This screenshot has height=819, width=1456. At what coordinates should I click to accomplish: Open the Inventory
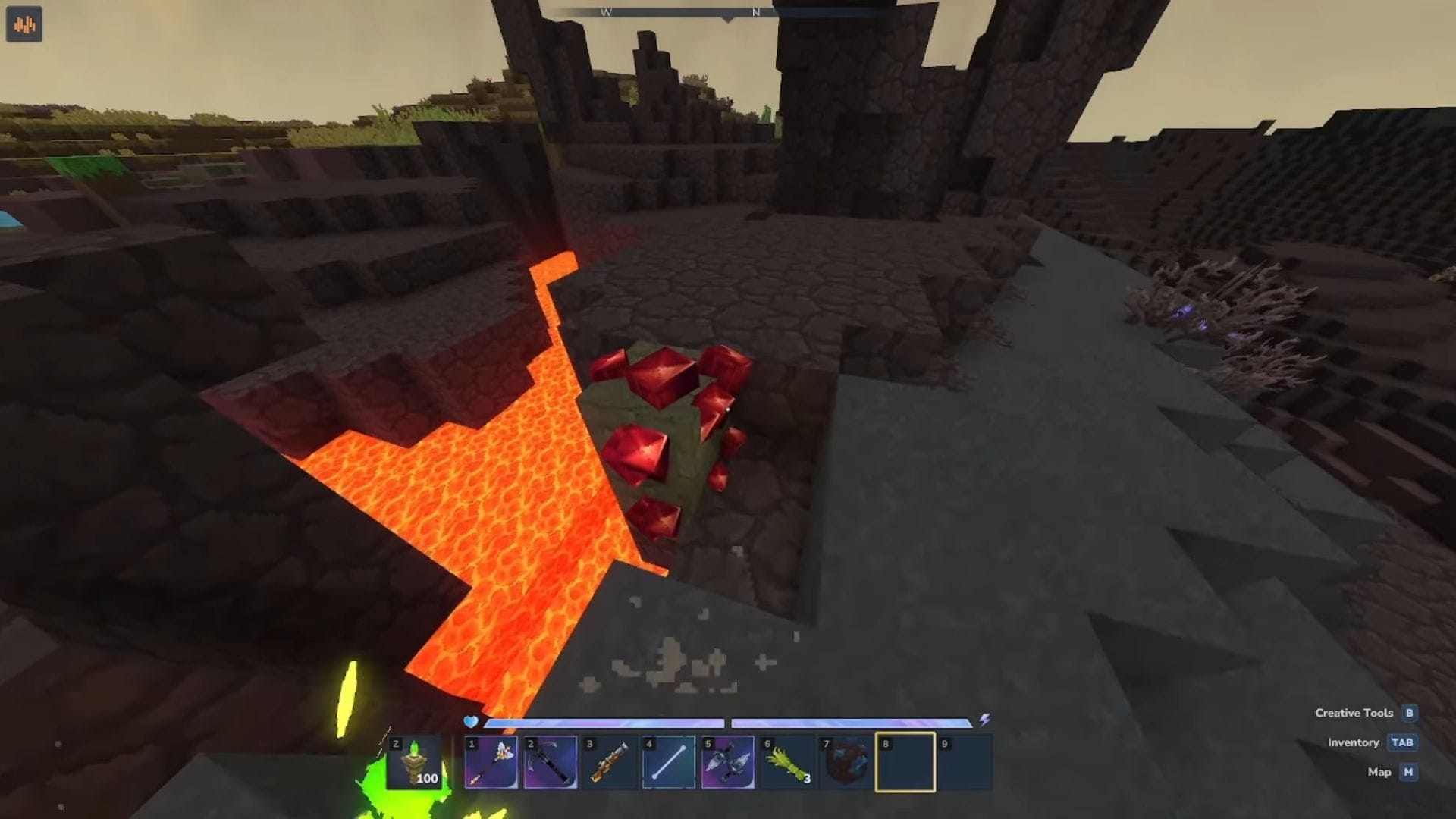pos(1353,742)
